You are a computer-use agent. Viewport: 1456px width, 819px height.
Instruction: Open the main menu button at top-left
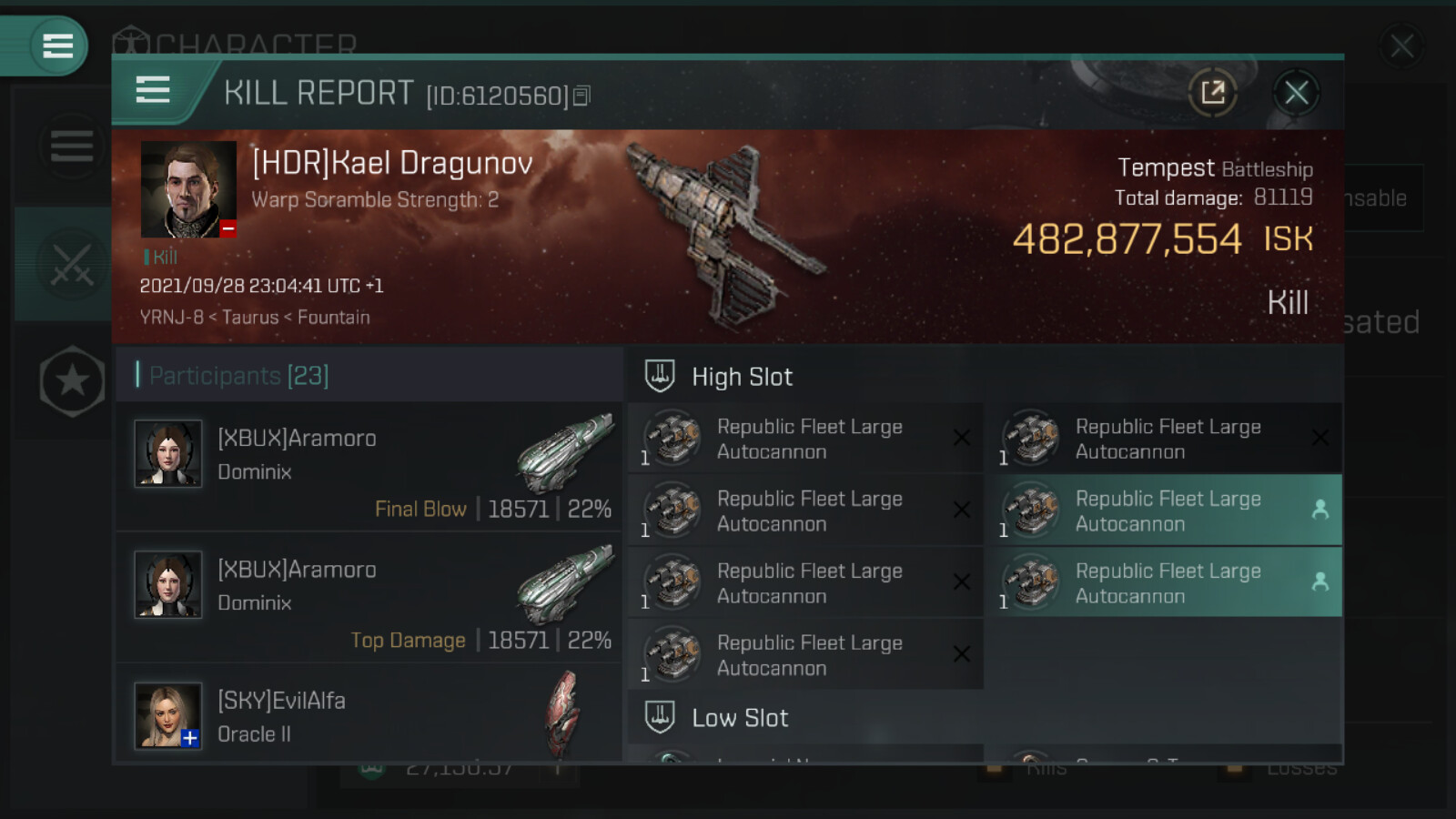[x=57, y=45]
